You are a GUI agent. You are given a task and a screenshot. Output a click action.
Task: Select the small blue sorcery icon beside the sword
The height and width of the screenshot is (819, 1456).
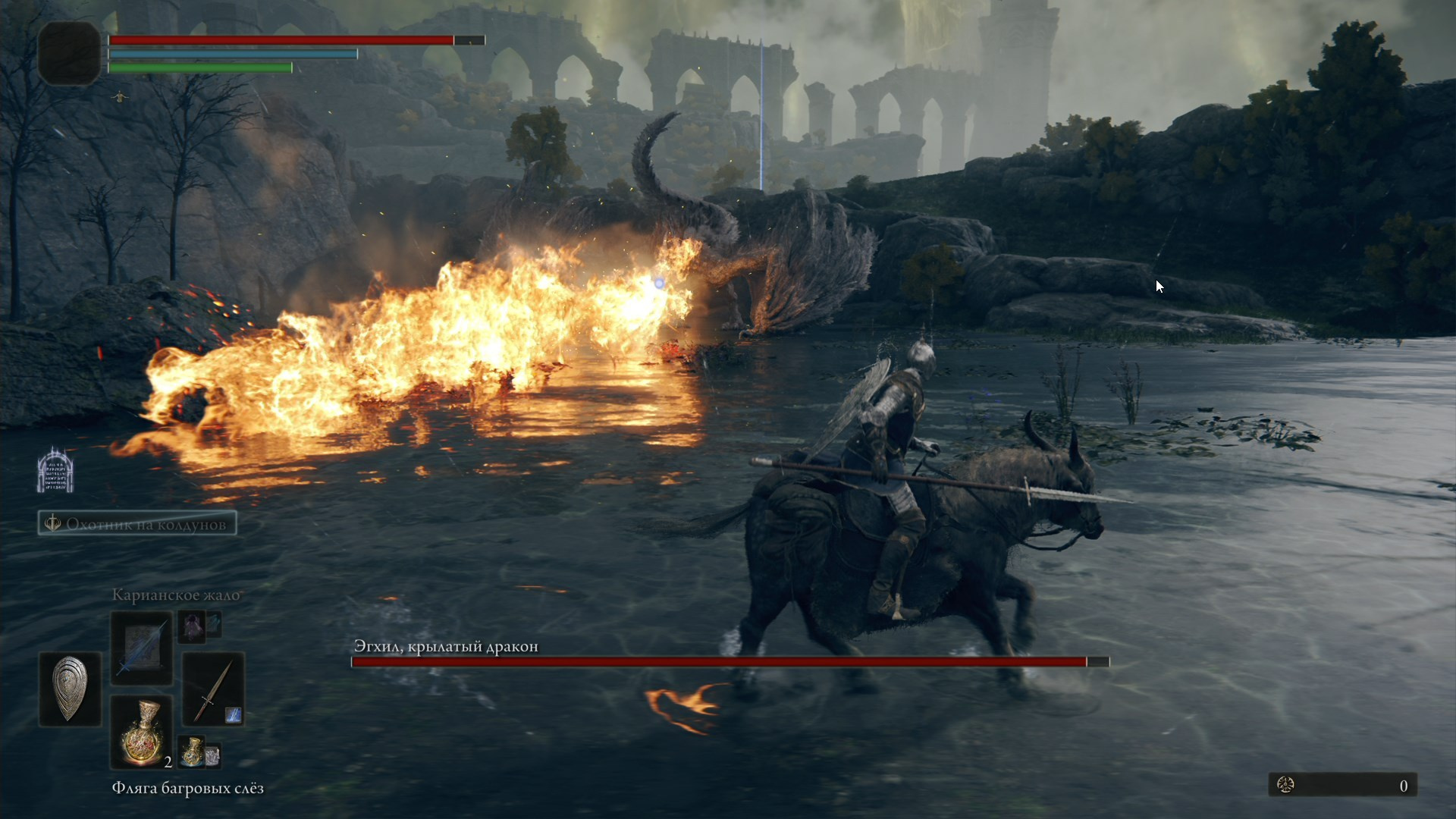point(235,715)
